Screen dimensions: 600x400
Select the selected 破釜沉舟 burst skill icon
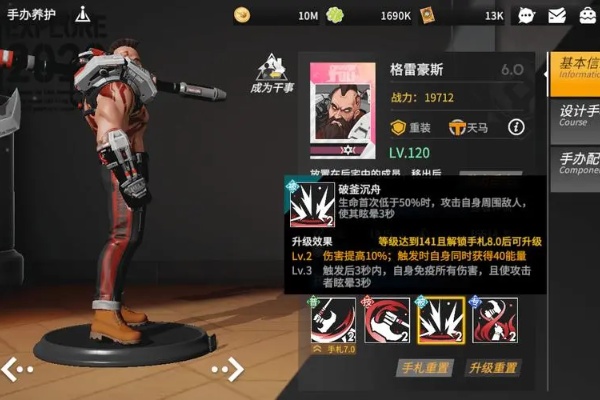(x=439, y=321)
